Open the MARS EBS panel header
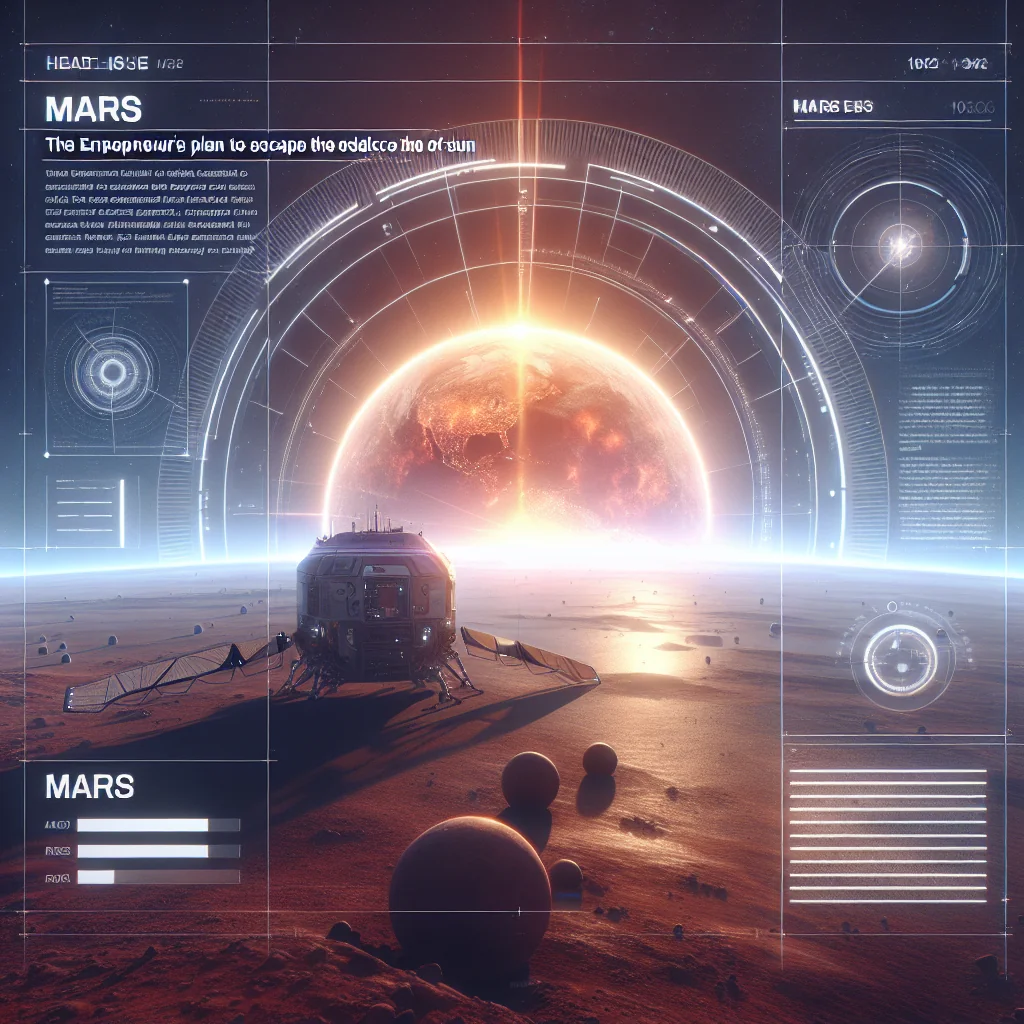This screenshot has width=1024, height=1024. (831, 105)
